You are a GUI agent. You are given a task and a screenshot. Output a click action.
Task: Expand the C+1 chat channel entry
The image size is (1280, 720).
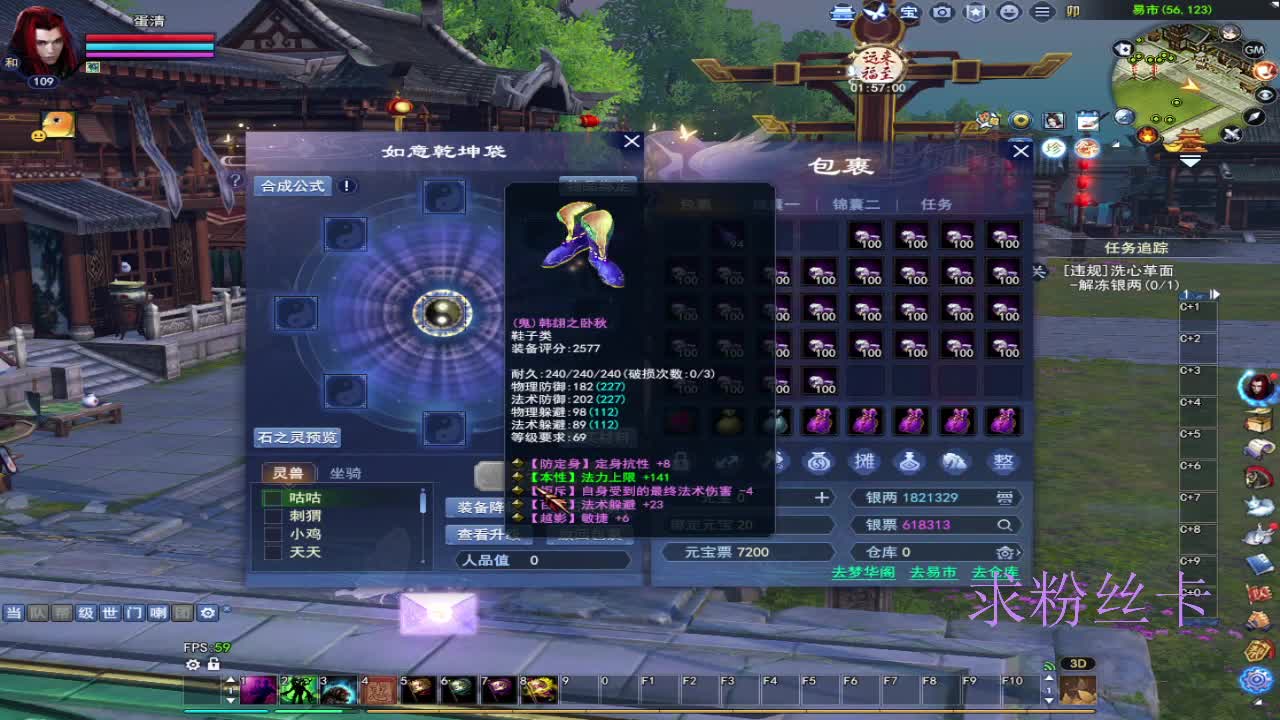[x=1190, y=307]
